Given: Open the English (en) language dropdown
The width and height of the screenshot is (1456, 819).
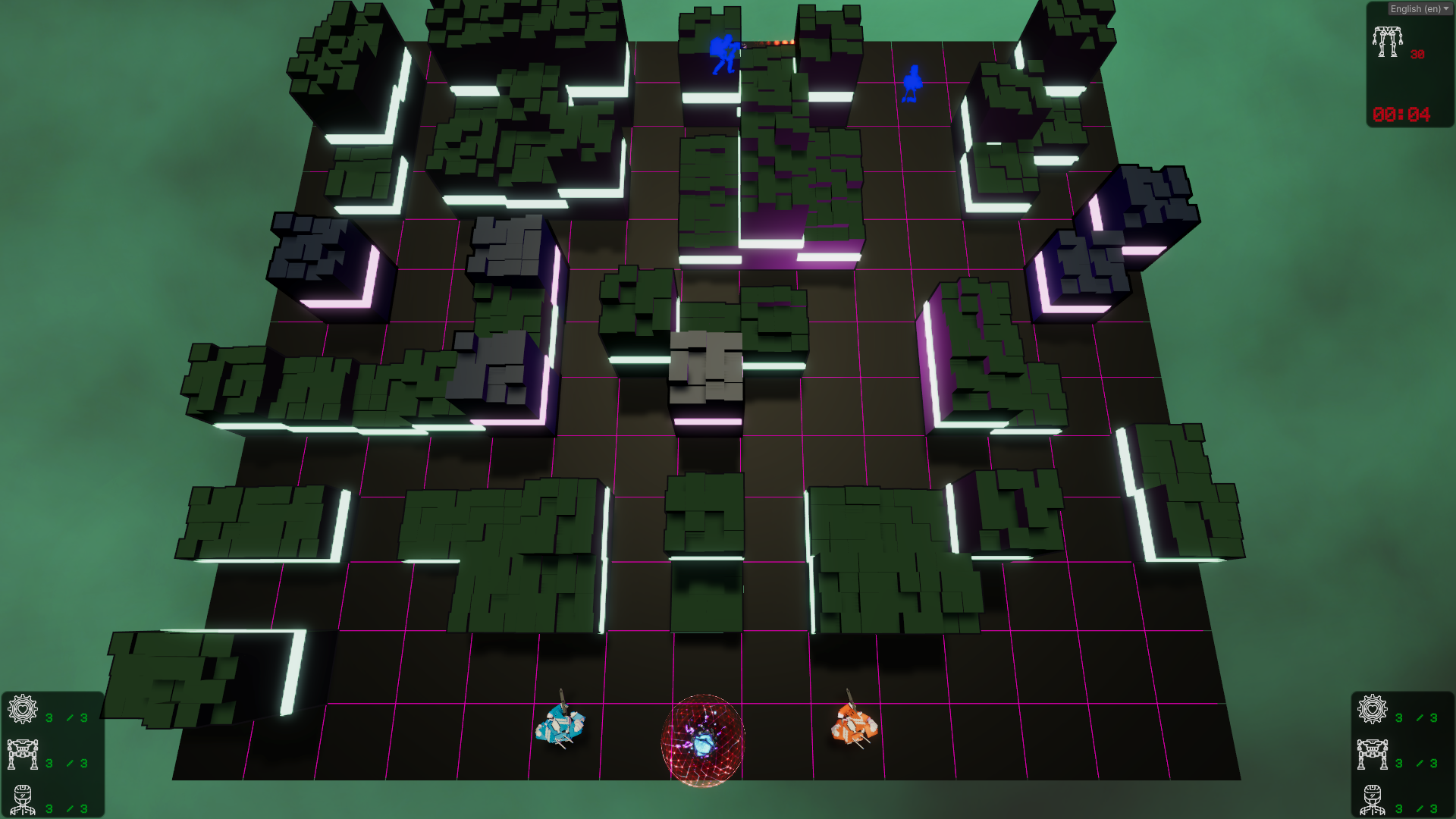Looking at the screenshot, I should (x=1417, y=8).
